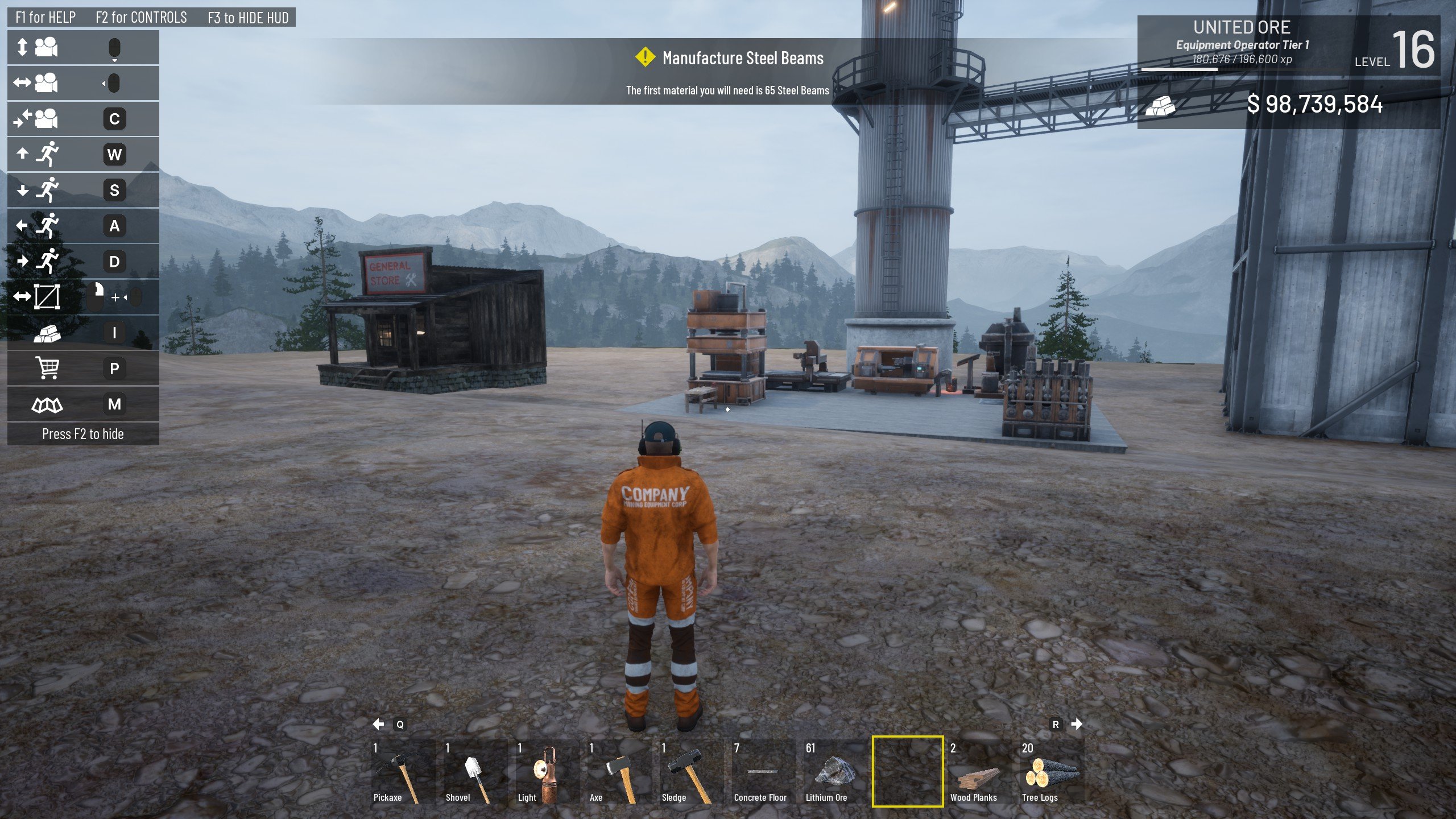The image size is (1456, 819).
Task: Pick the Sledge hammer slot
Action: click(690, 772)
